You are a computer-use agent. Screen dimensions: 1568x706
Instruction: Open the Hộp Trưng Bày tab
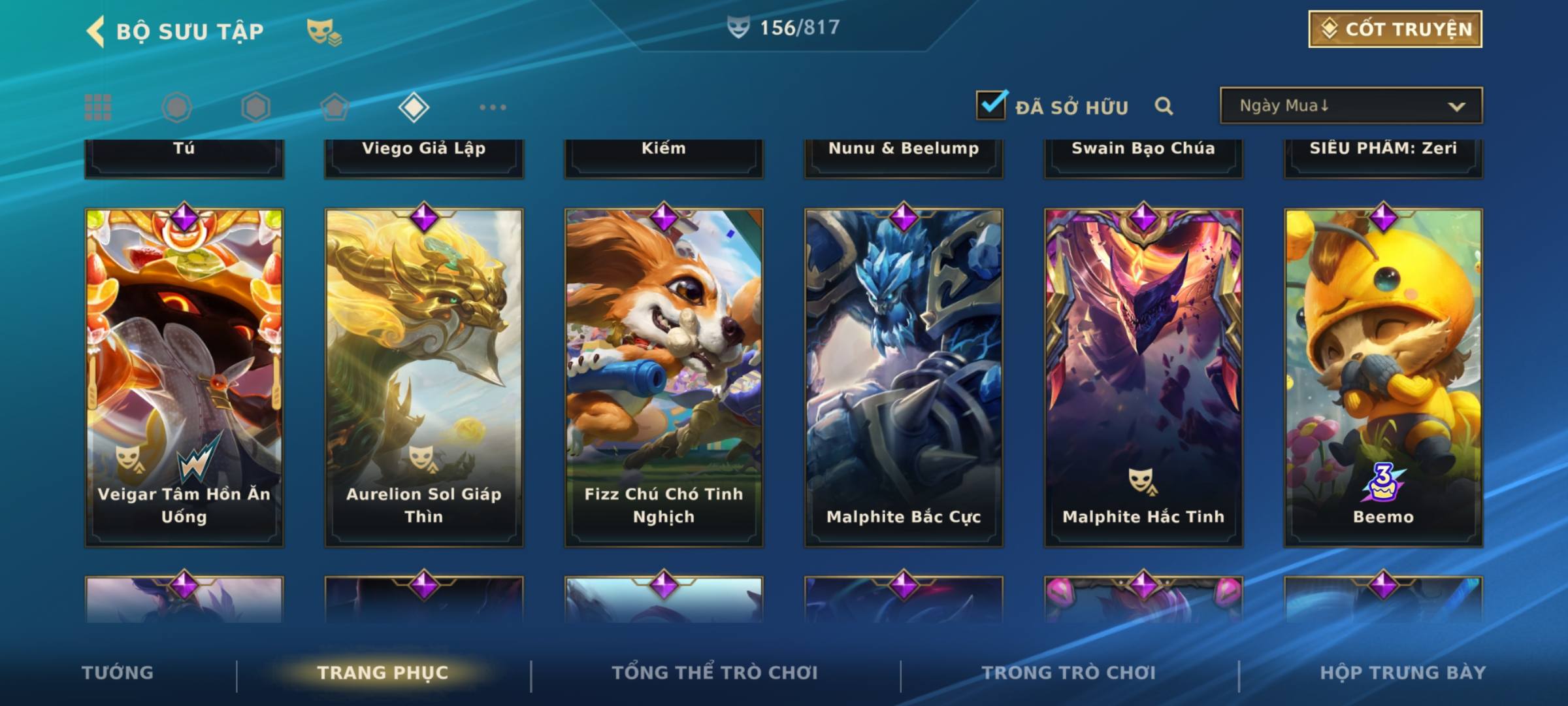1403,673
